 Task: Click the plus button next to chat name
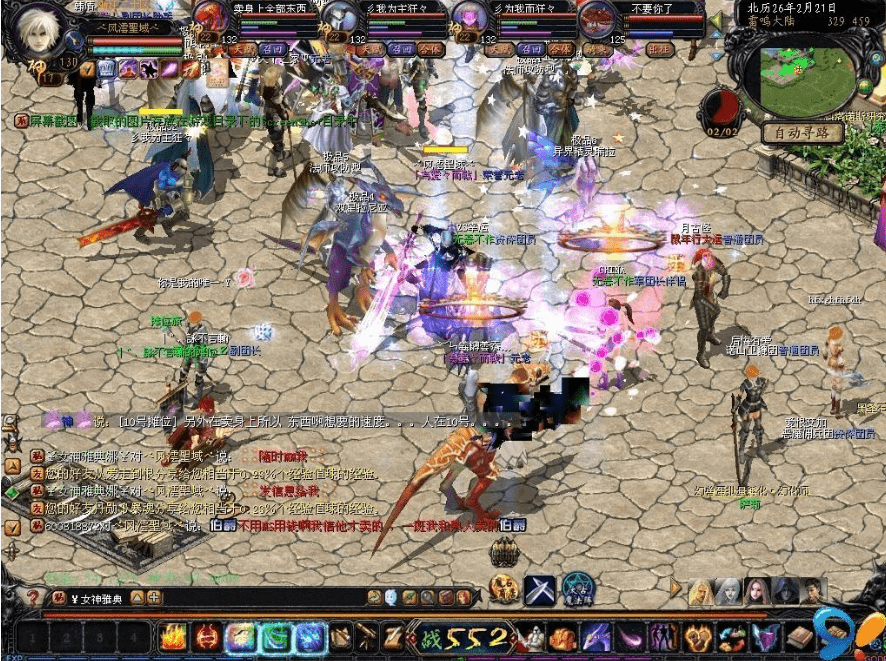154,598
